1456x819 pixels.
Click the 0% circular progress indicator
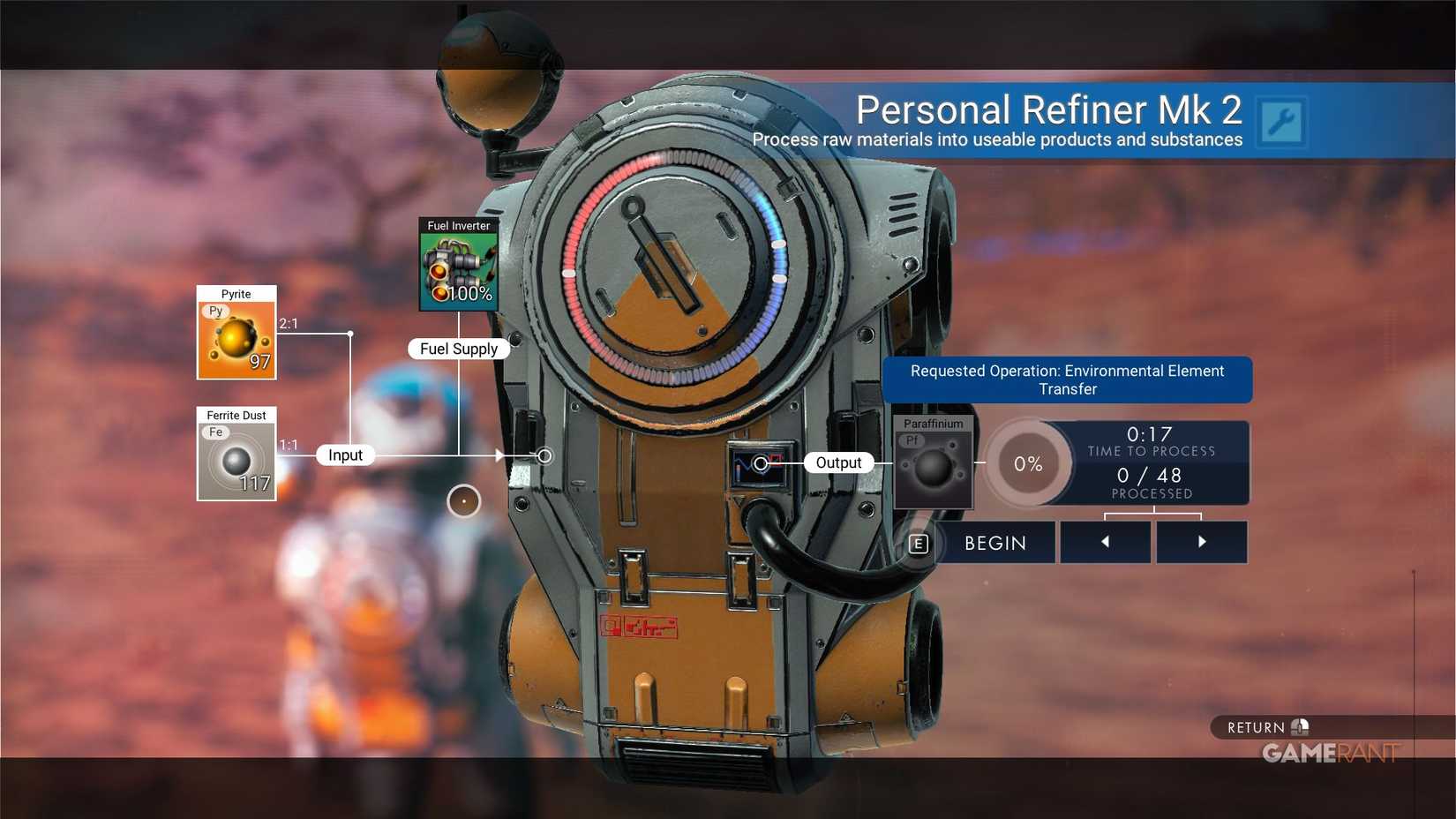1027,462
